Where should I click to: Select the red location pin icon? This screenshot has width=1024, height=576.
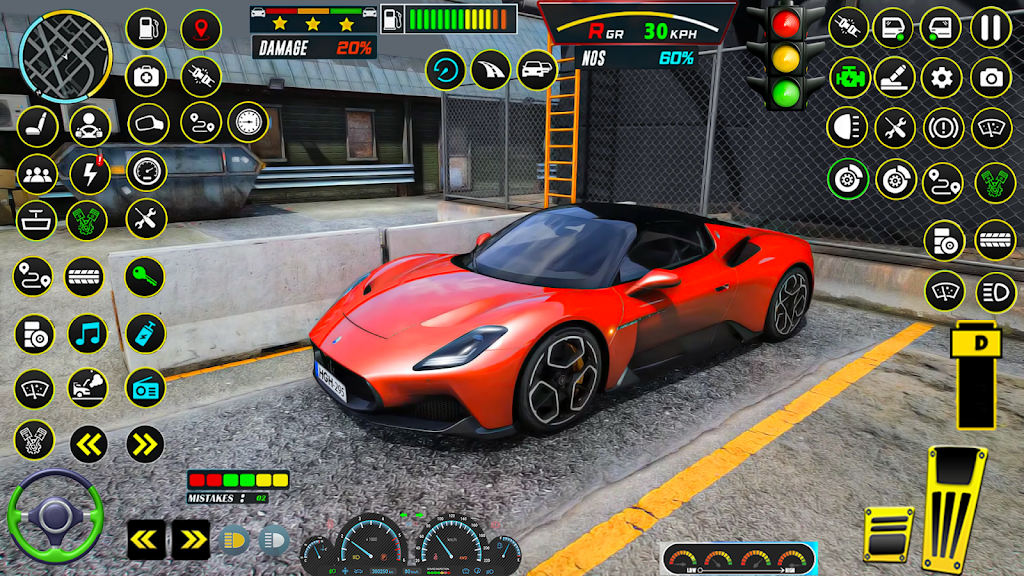click(x=201, y=29)
